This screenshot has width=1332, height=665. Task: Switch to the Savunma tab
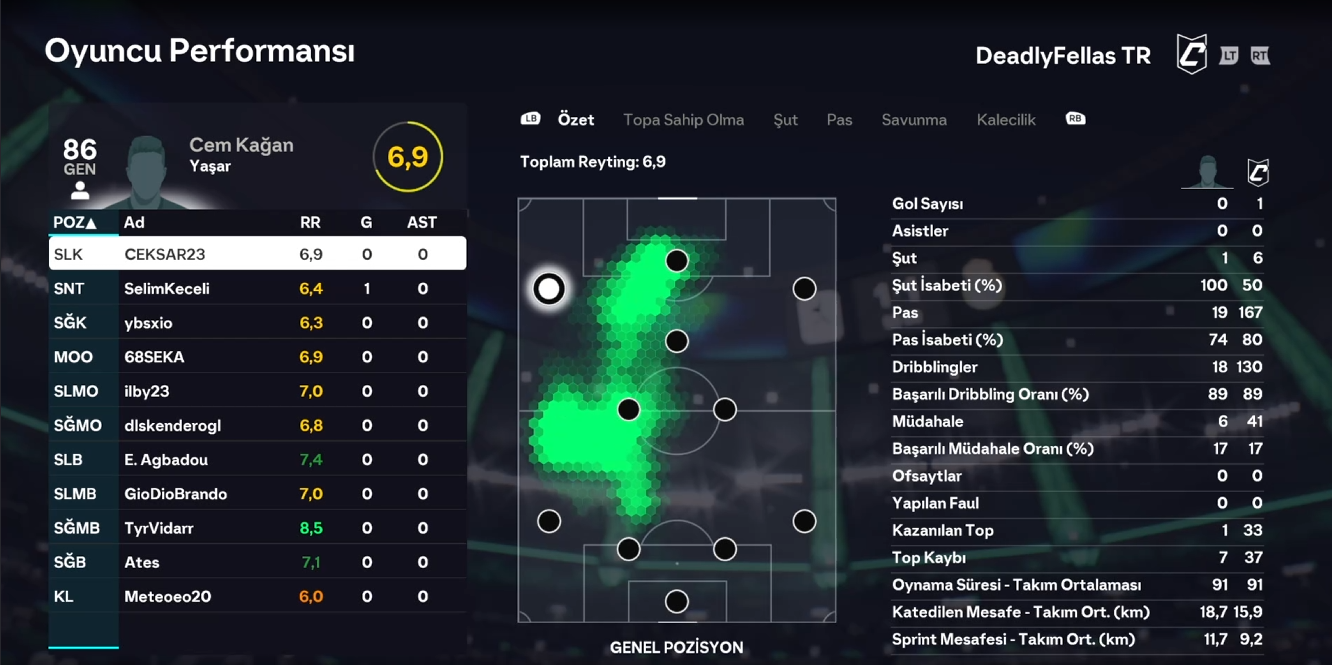914,120
